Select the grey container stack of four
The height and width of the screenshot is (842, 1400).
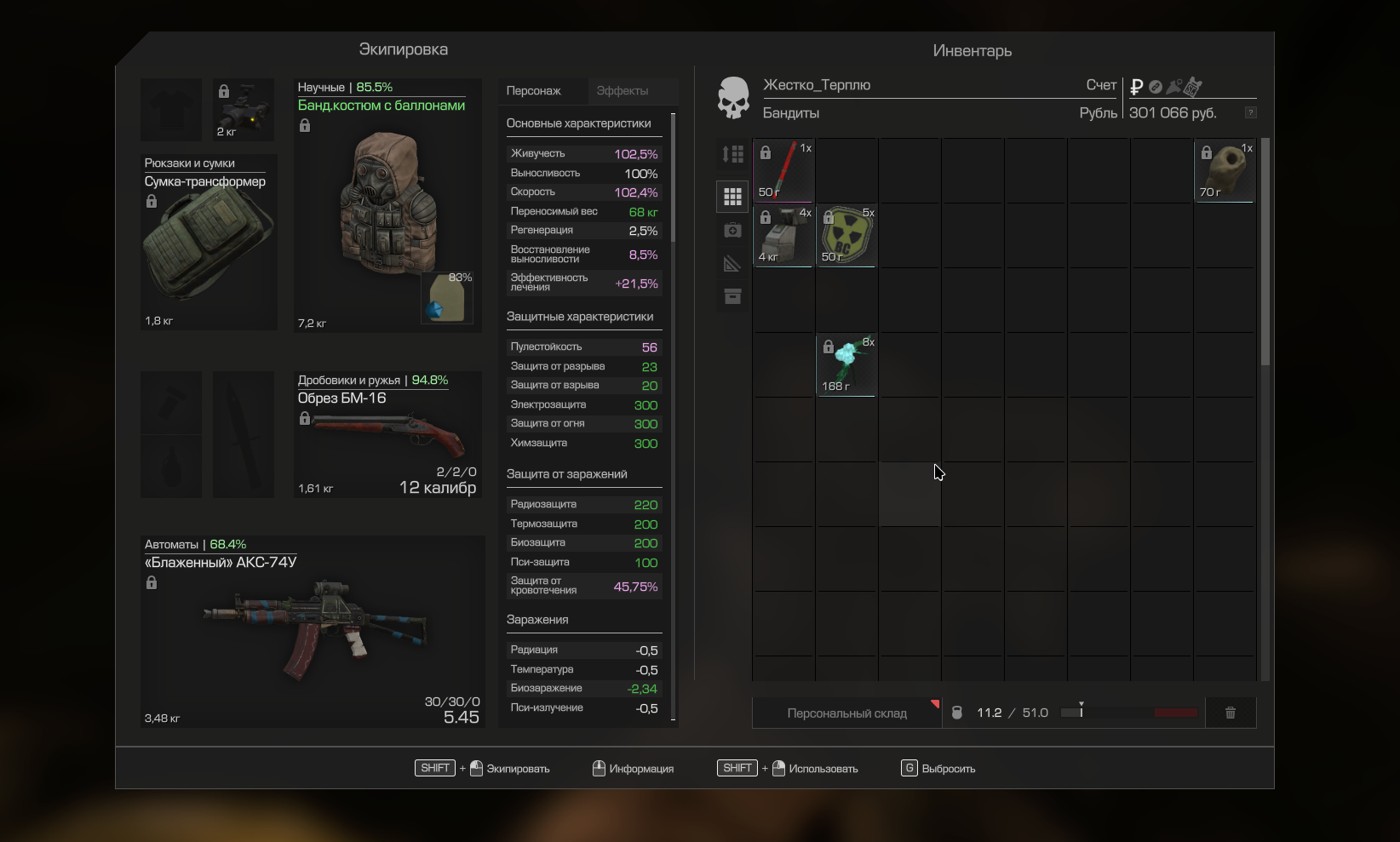pos(783,235)
